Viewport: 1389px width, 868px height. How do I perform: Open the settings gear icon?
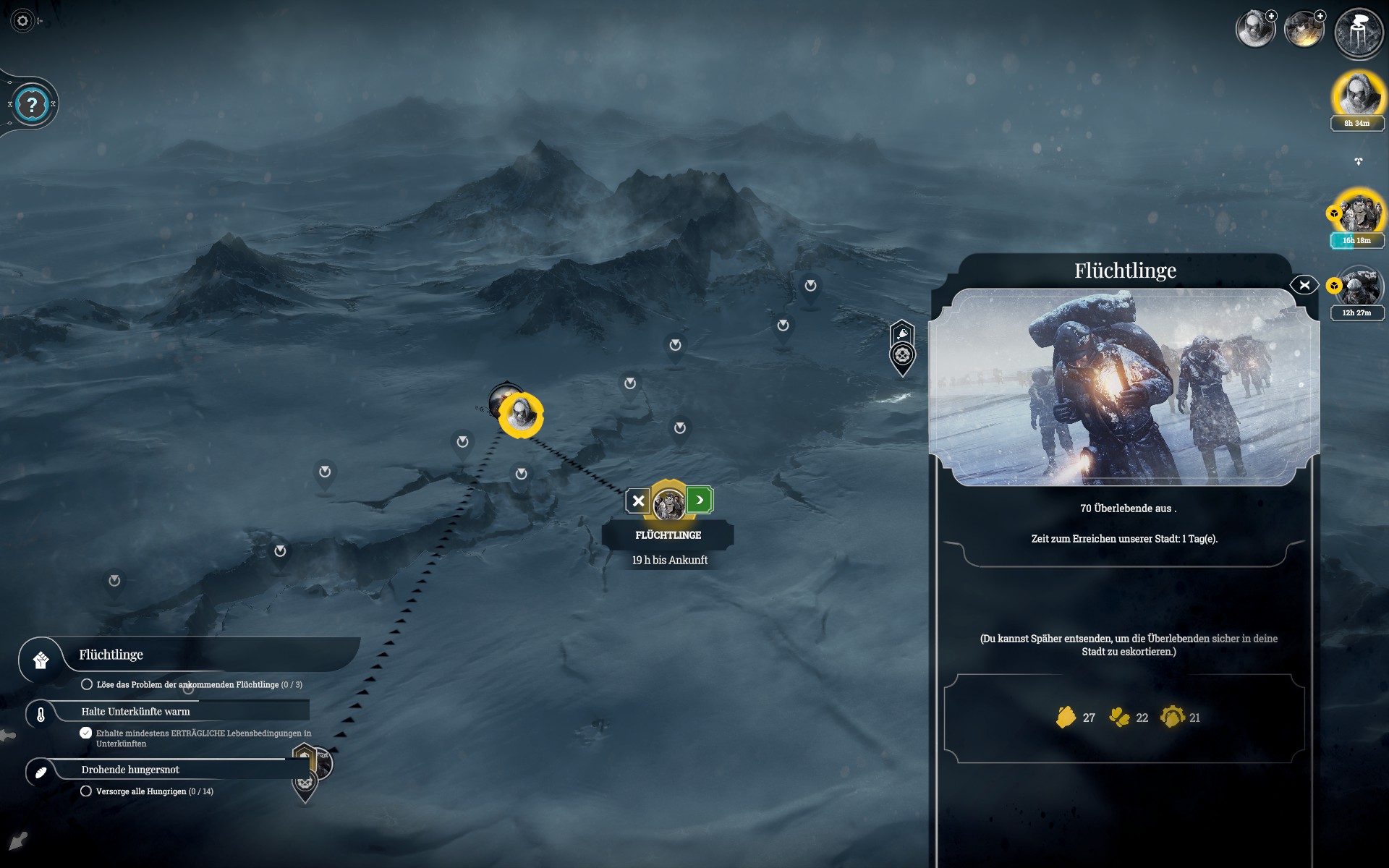(22, 21)
